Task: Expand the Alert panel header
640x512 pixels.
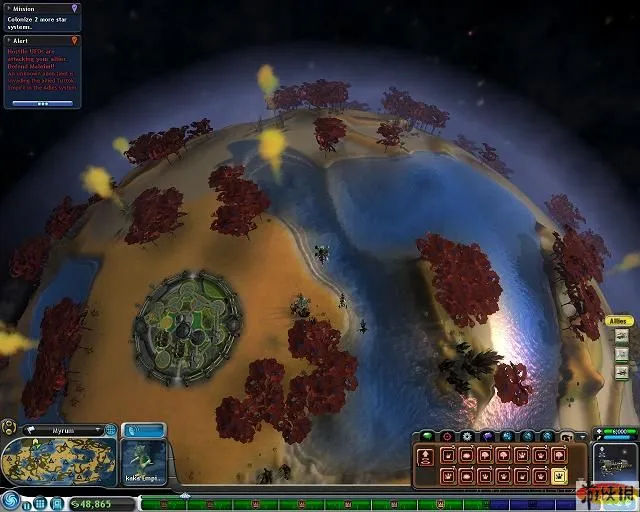Action: coord(40,40)
